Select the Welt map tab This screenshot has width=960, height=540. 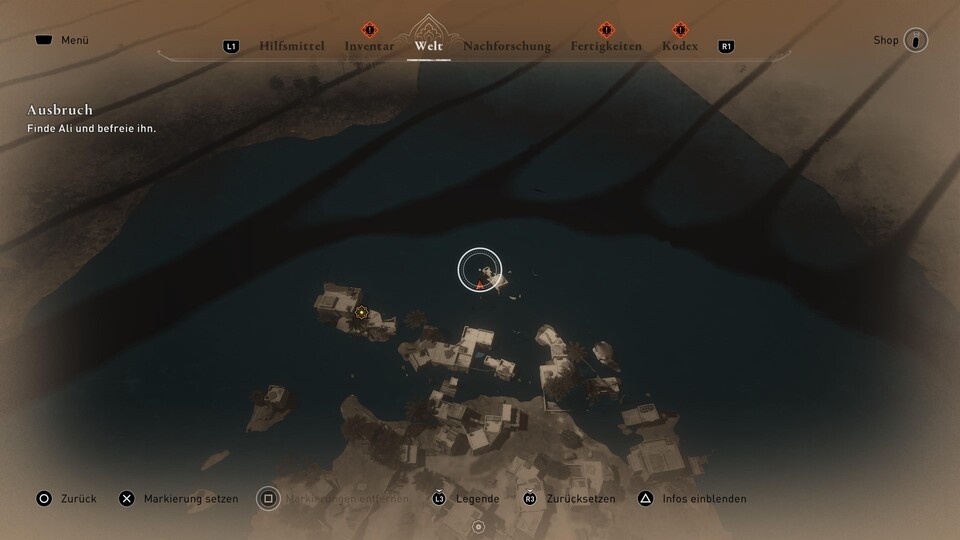click(x=428, y=46)
